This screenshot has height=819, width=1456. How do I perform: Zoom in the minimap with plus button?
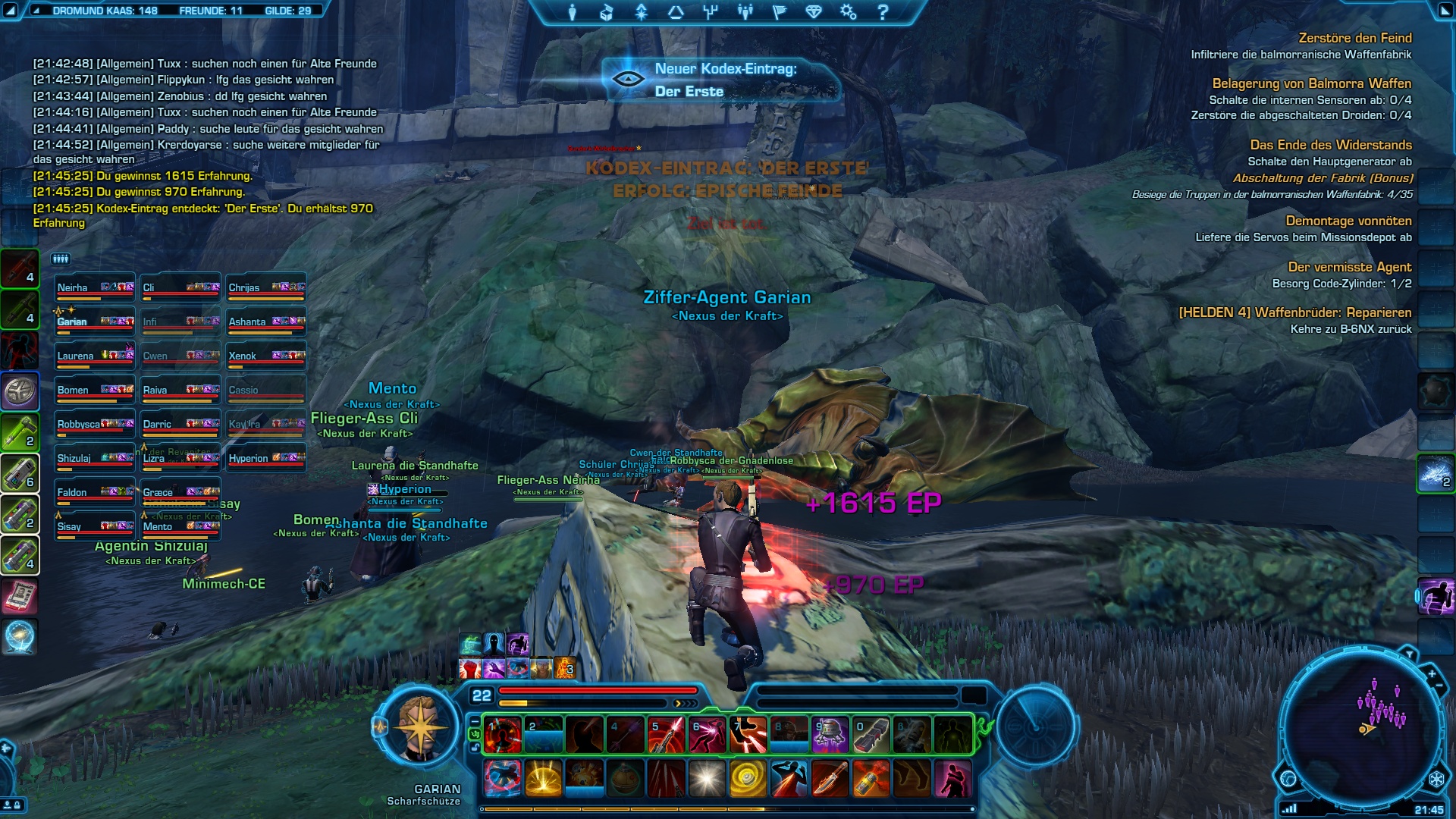tap(1432, 673)
